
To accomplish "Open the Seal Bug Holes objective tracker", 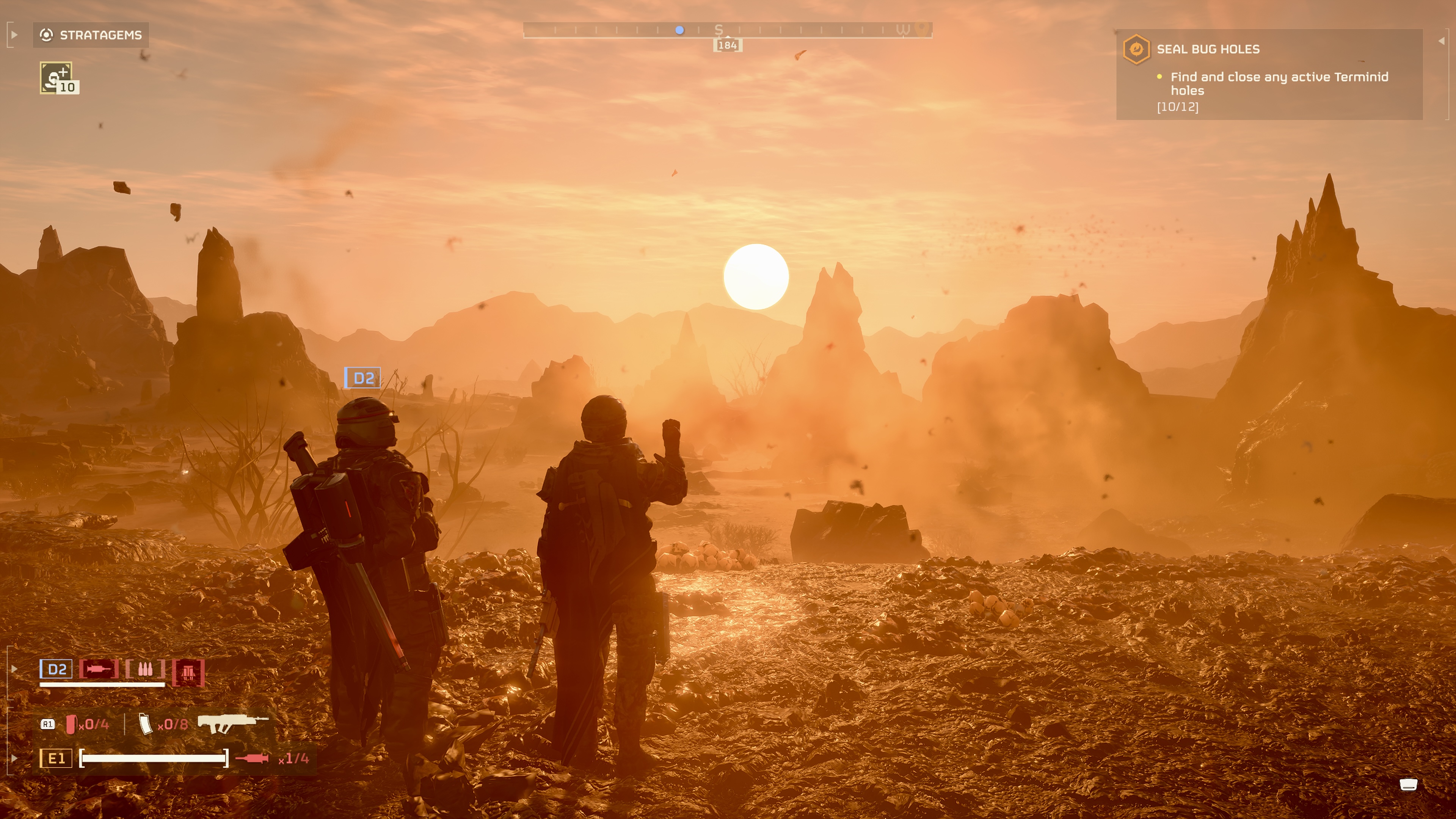I will tap(1207, 49).
